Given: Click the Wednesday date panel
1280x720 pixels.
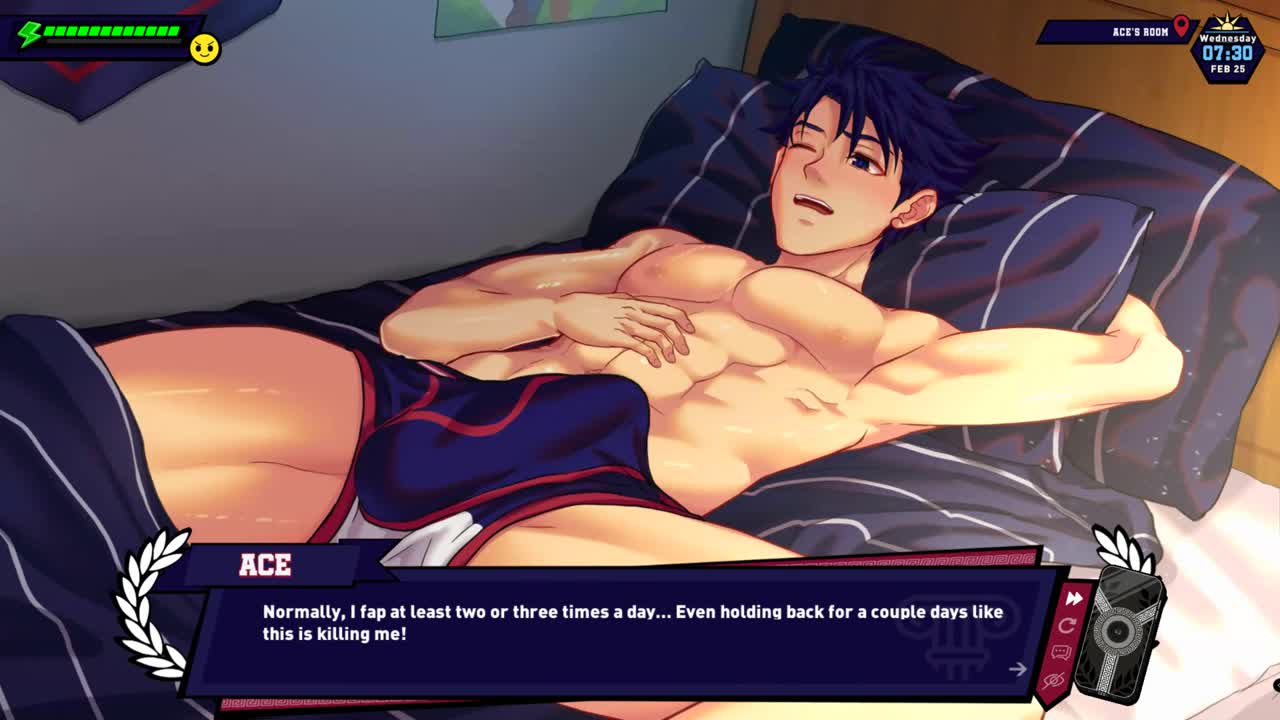Looking at the screenshot, I should [x=1226, y=37].
